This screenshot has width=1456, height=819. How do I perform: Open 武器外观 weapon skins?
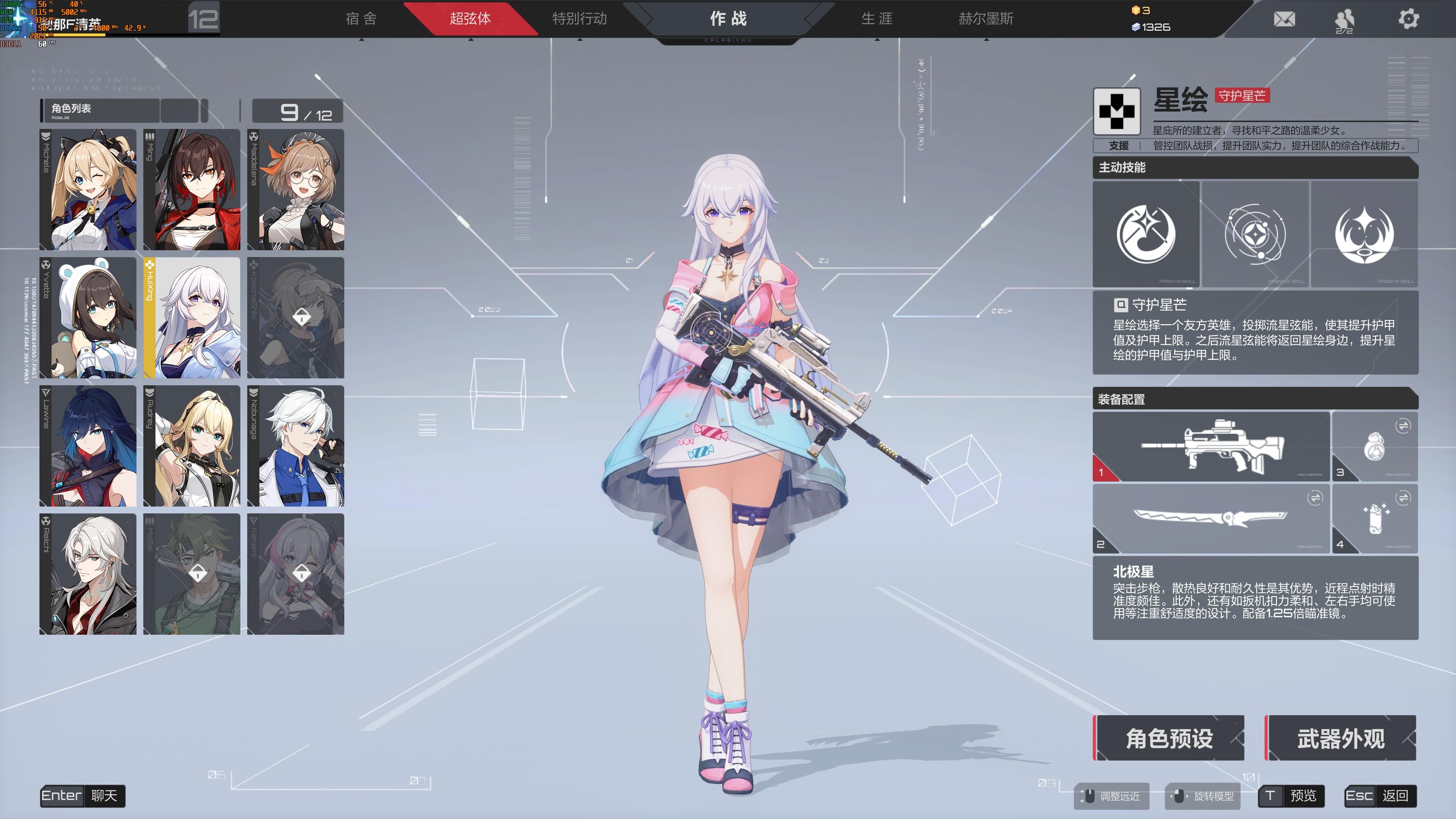pos(1340,738)
